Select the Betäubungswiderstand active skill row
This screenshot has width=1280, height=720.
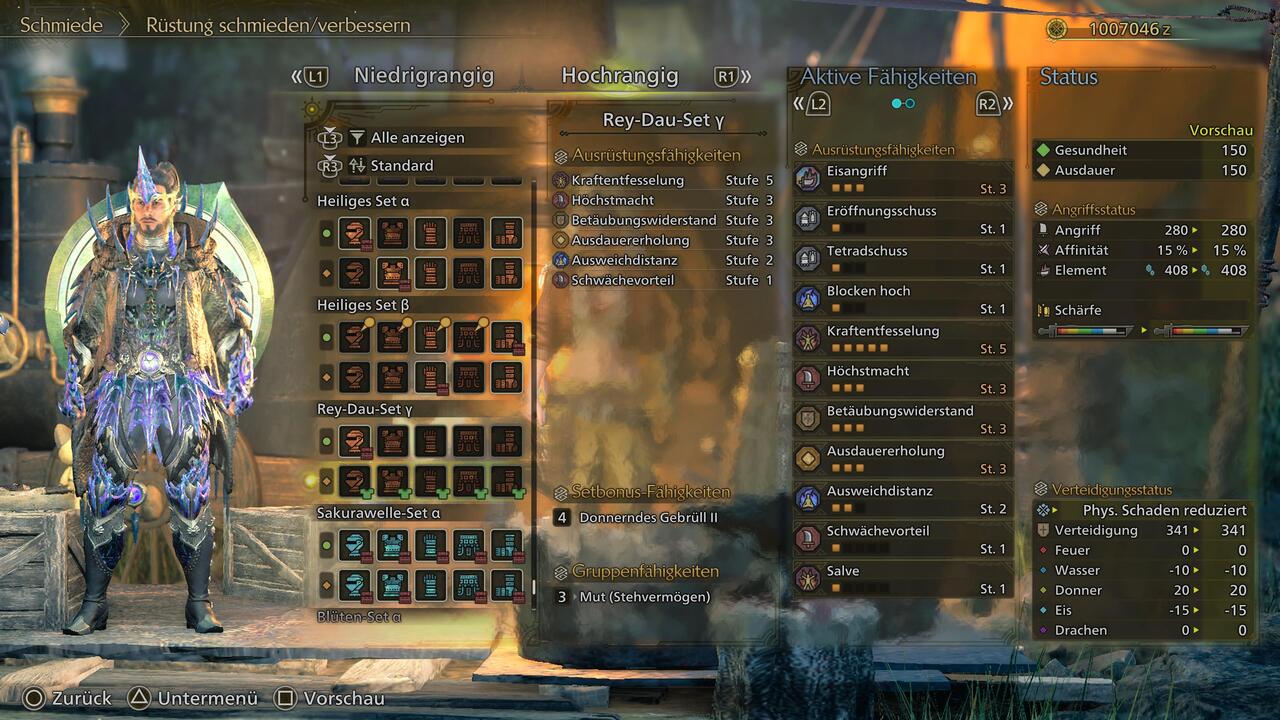tap(902, 419)
